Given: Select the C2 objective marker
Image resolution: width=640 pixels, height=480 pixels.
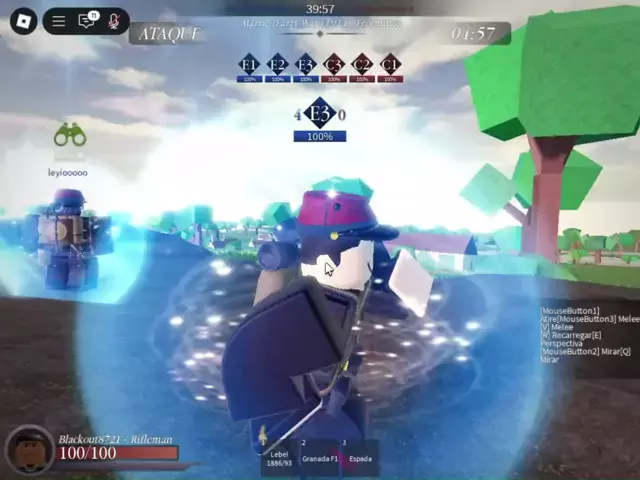Looking at the screenshot, I should pos(362,65).
